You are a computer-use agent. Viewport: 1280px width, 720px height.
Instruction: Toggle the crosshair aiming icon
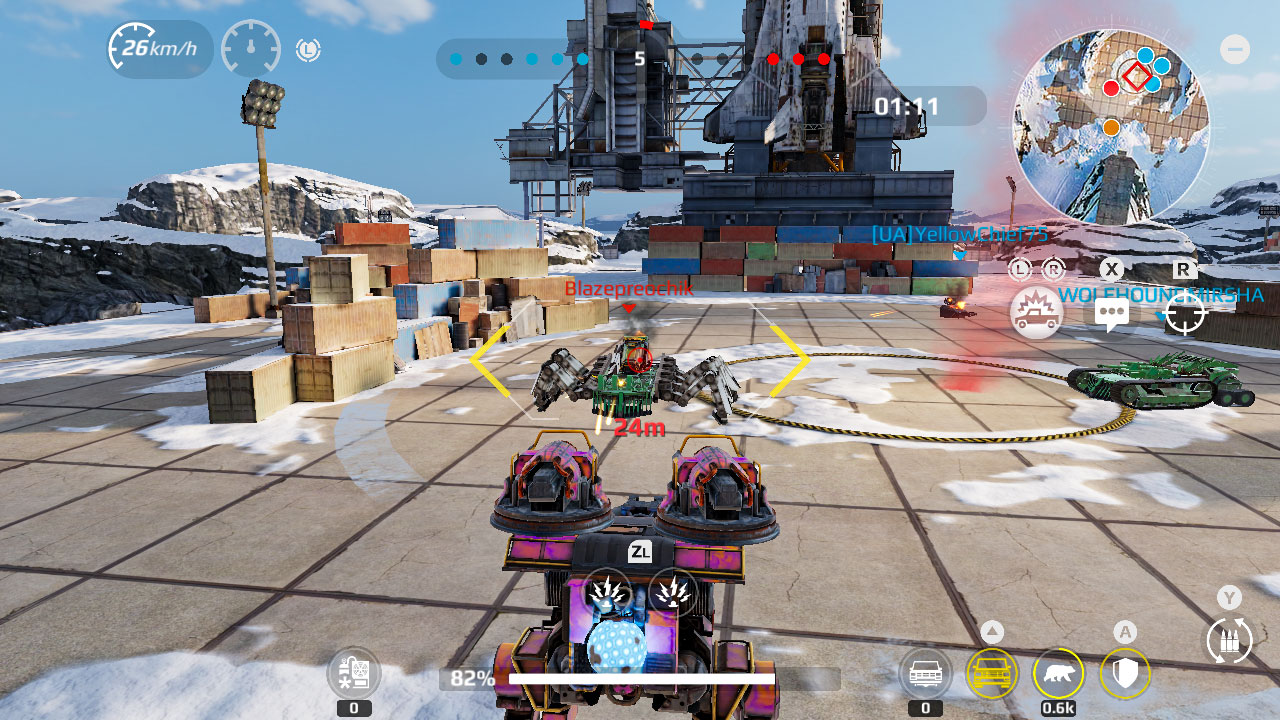(1185, 314)
